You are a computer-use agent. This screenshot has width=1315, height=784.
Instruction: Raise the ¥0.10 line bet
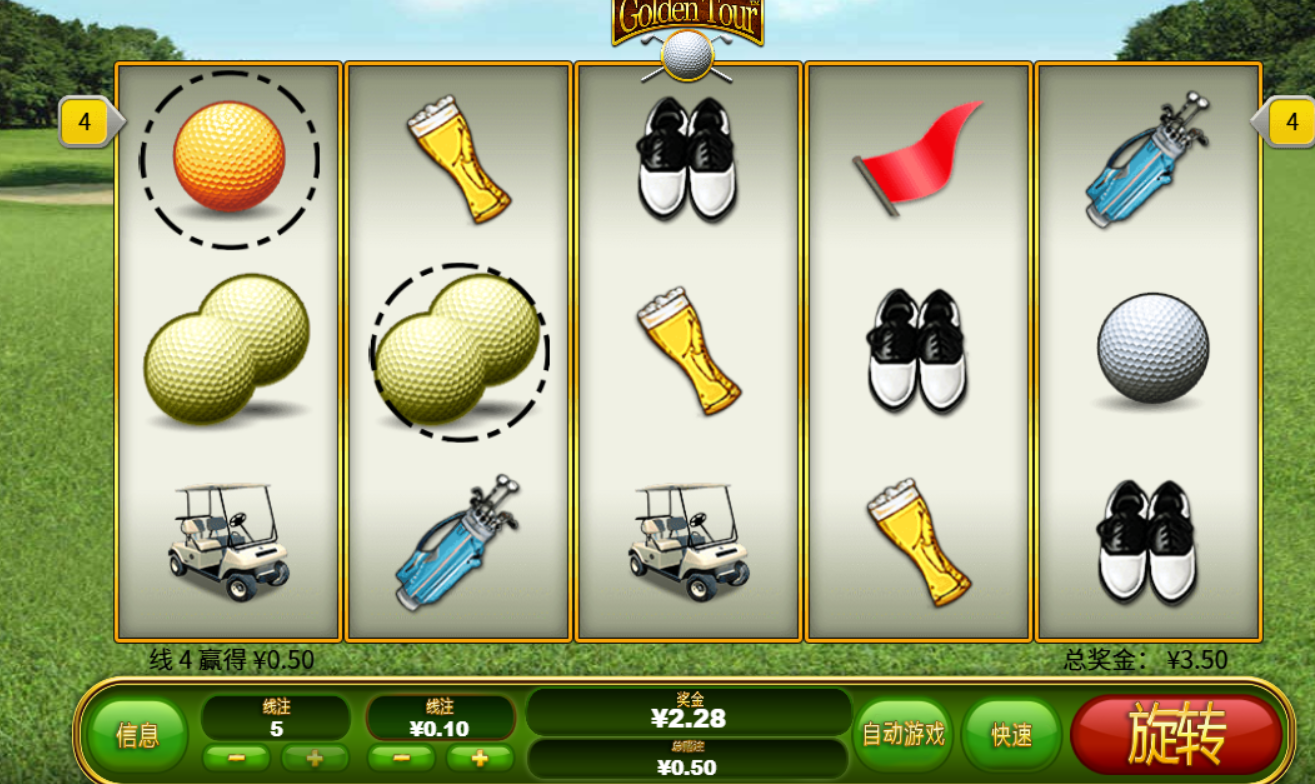[x=479, y=758]
